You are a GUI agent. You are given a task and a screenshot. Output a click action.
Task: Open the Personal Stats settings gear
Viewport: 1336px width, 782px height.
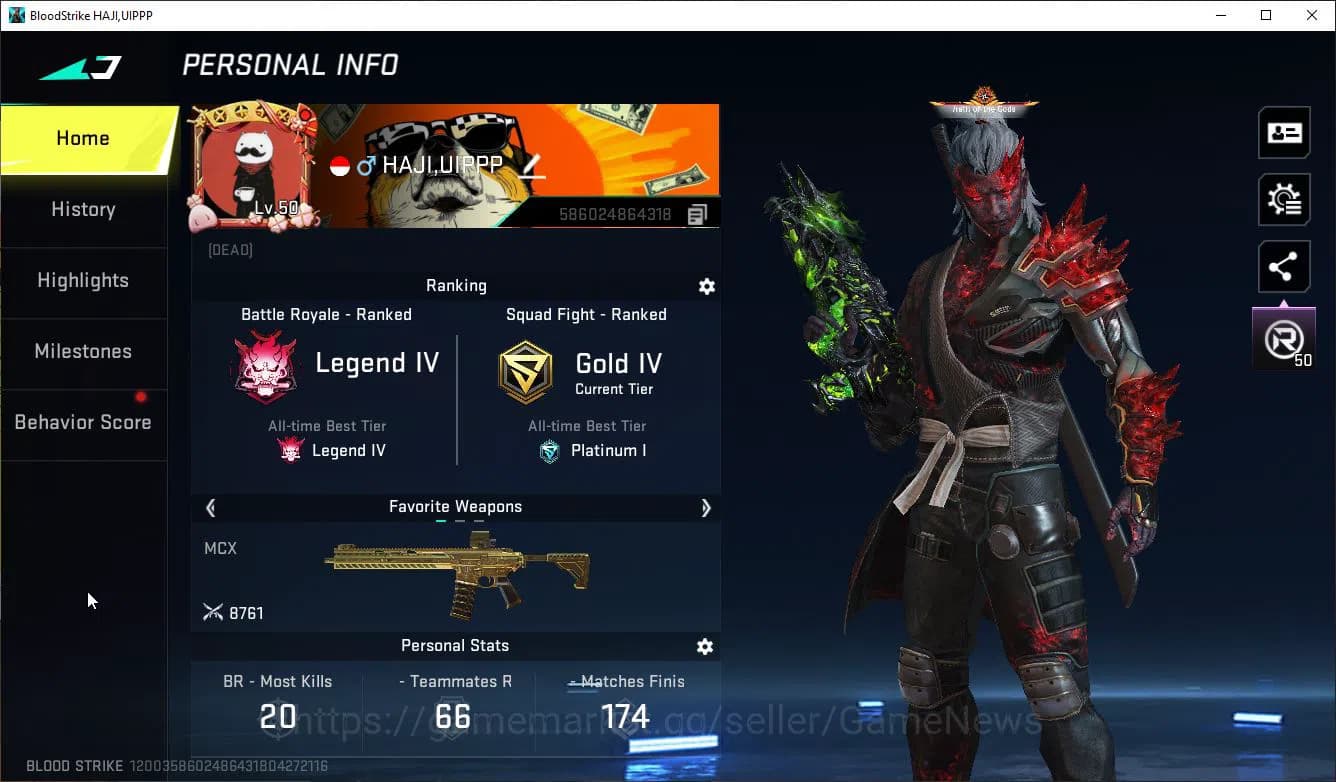point(705,646)
